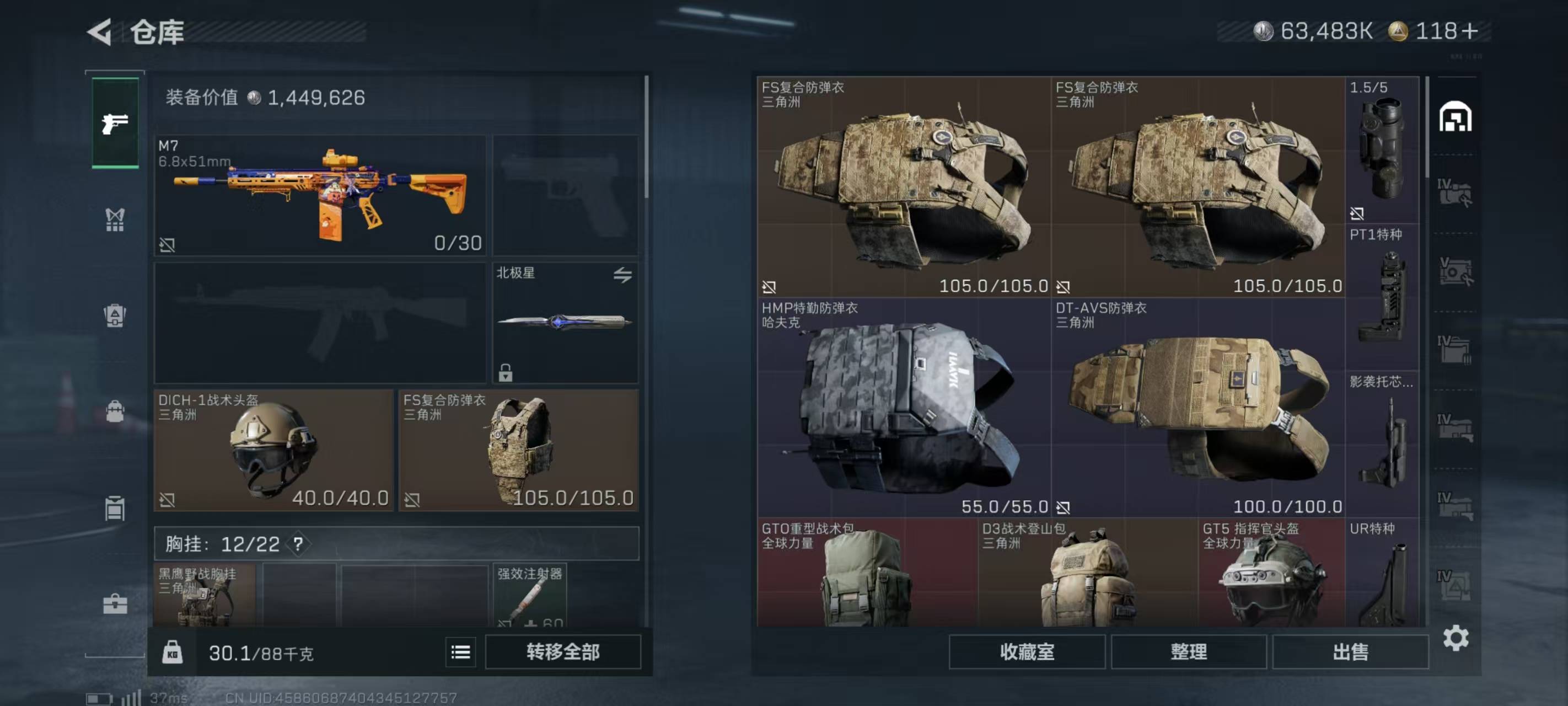Viewport: 1568px width, 706px height.
Task: Tap the 整理 sort button
Action: click(x=1188, y=652)
